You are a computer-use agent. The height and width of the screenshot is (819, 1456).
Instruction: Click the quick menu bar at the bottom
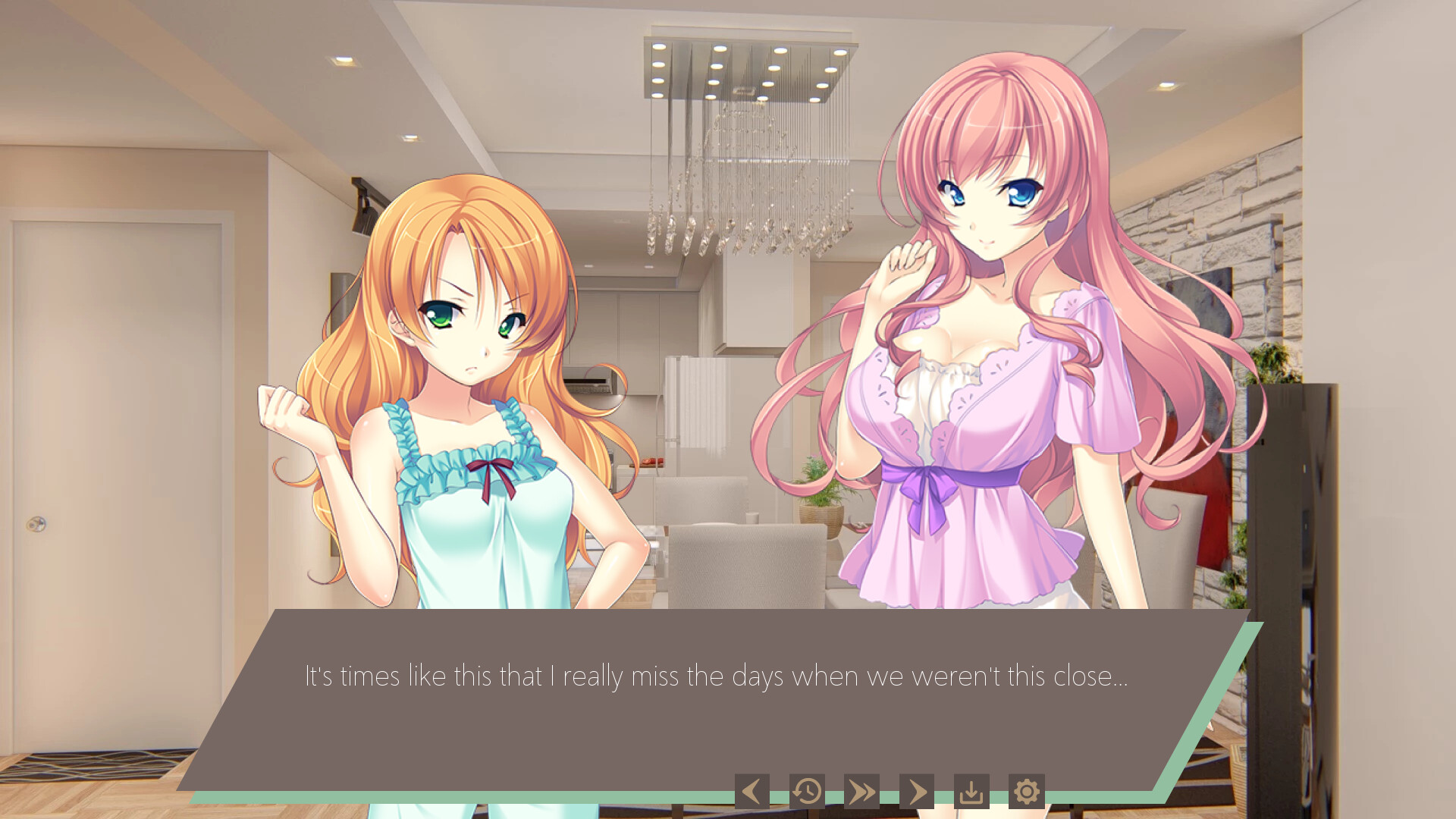tap(889, 791)
